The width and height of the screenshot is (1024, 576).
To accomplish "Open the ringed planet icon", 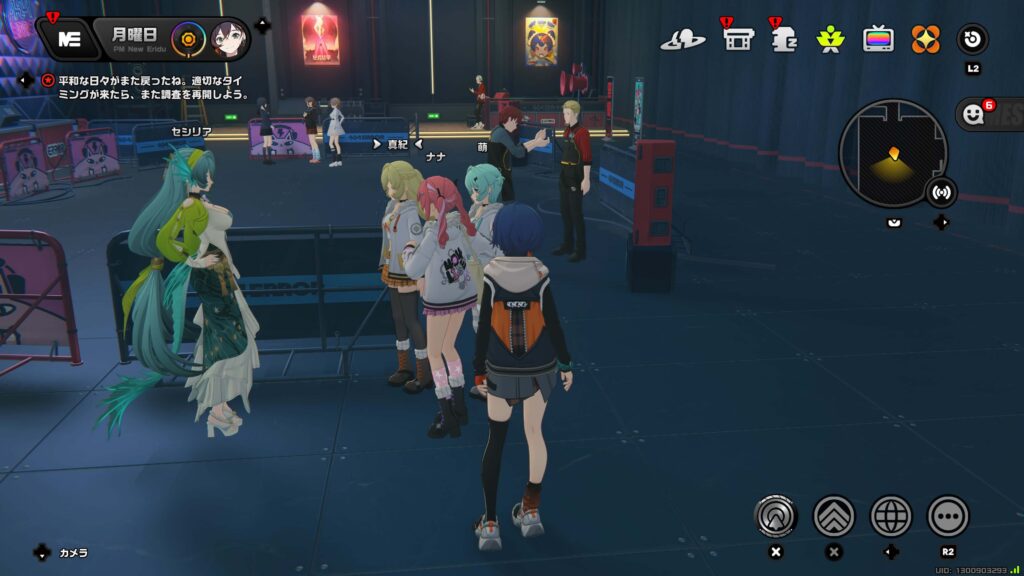I will pos(683,40).
